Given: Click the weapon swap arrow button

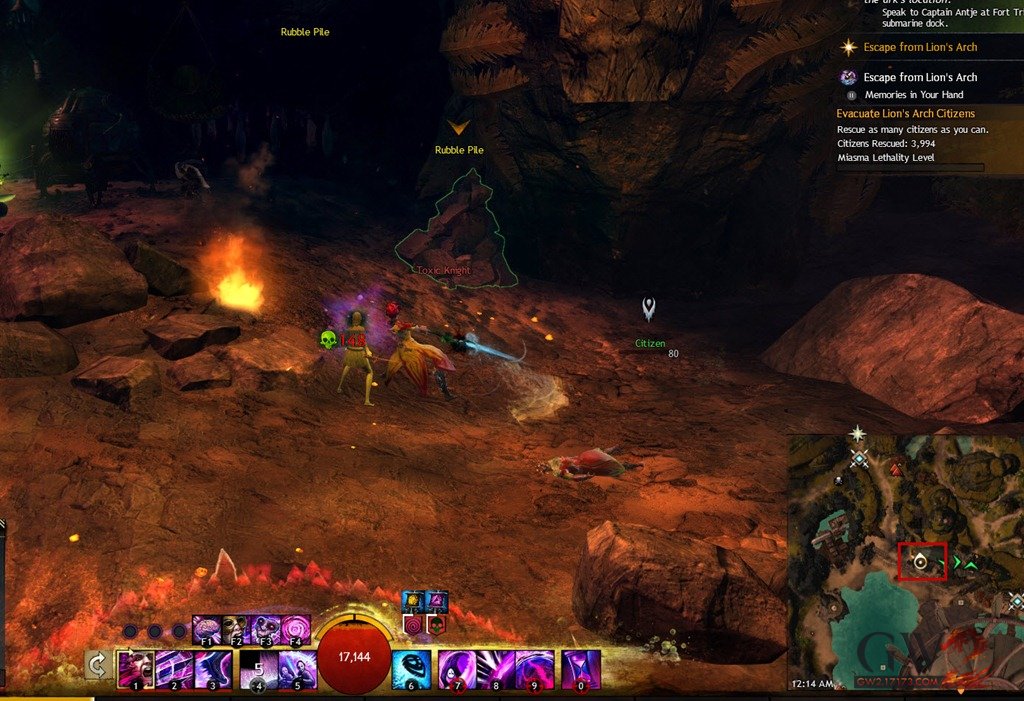Looking at the screenshot, I should click(98, 665).
